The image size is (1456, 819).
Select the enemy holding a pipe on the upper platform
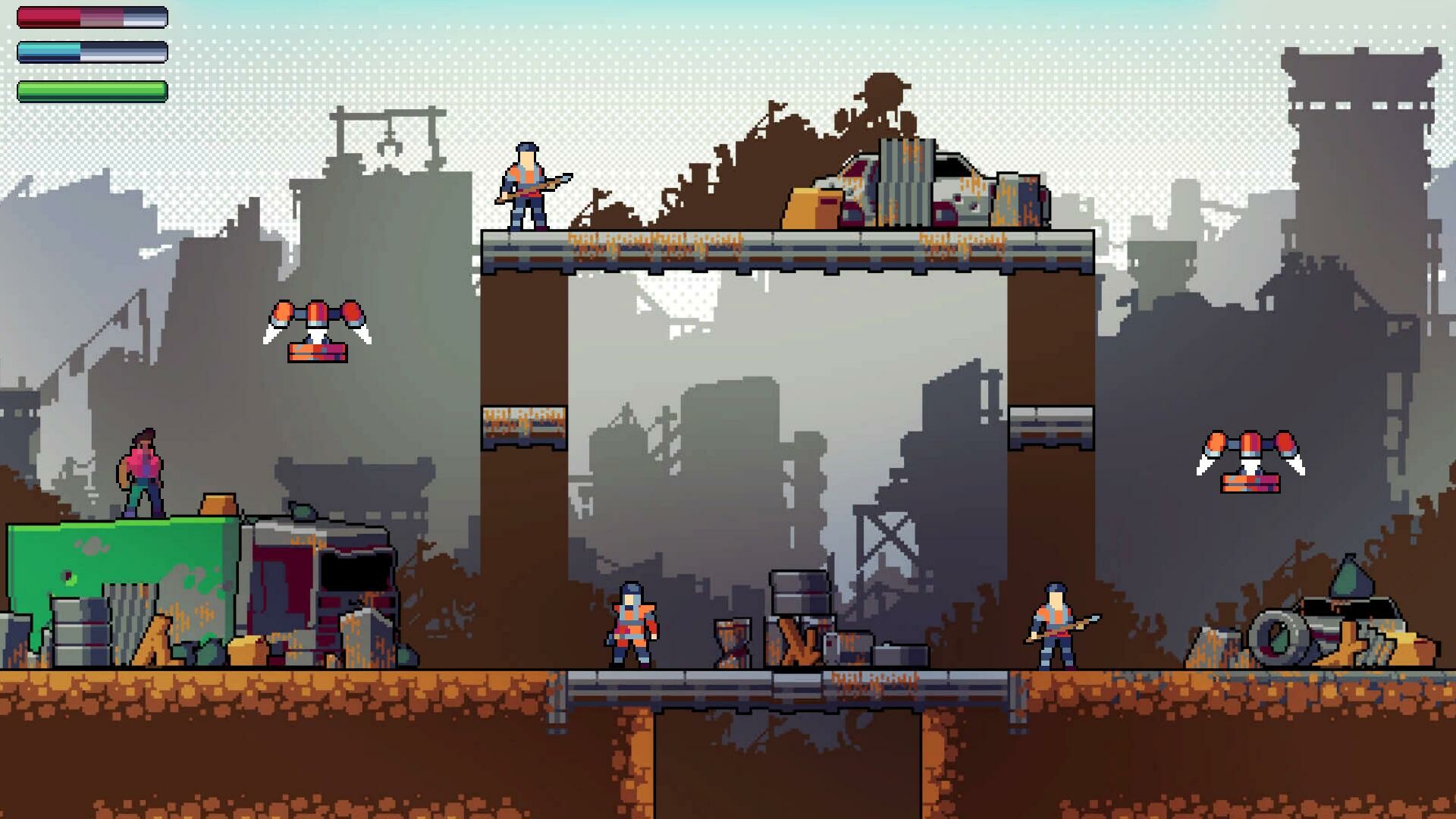click(527, 186)
